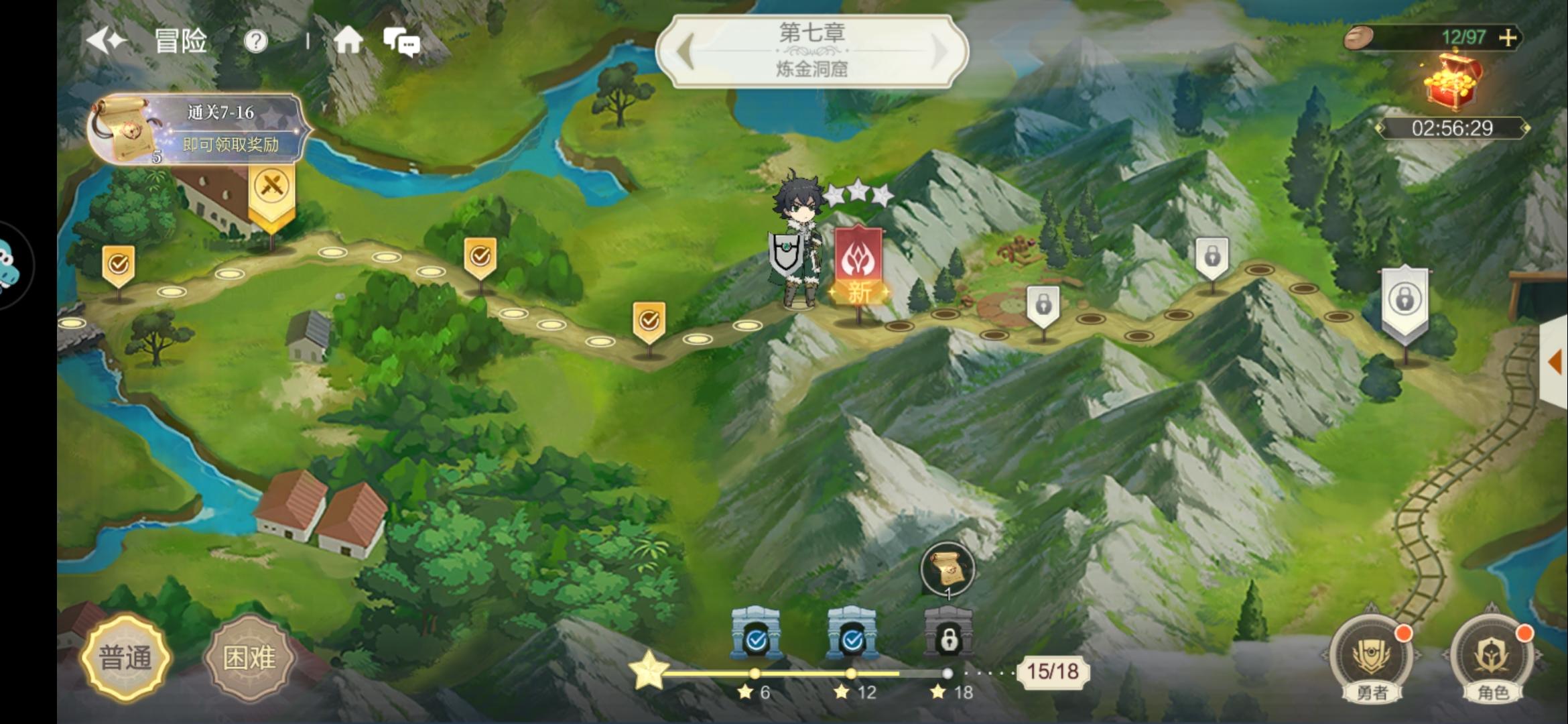
Task: Advance to the next chapter
Action: [939, 51]
